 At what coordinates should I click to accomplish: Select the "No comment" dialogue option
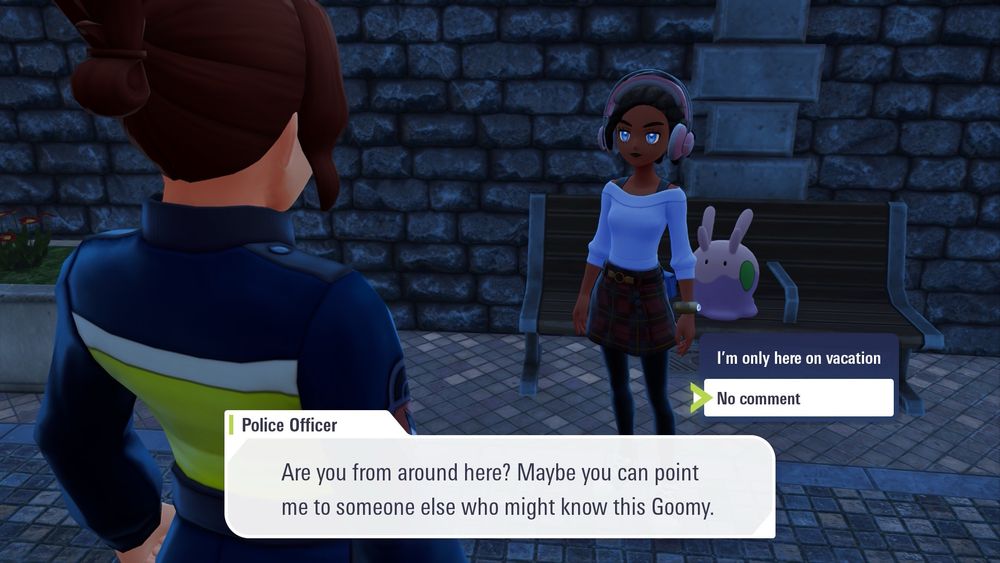pos(798,398)
